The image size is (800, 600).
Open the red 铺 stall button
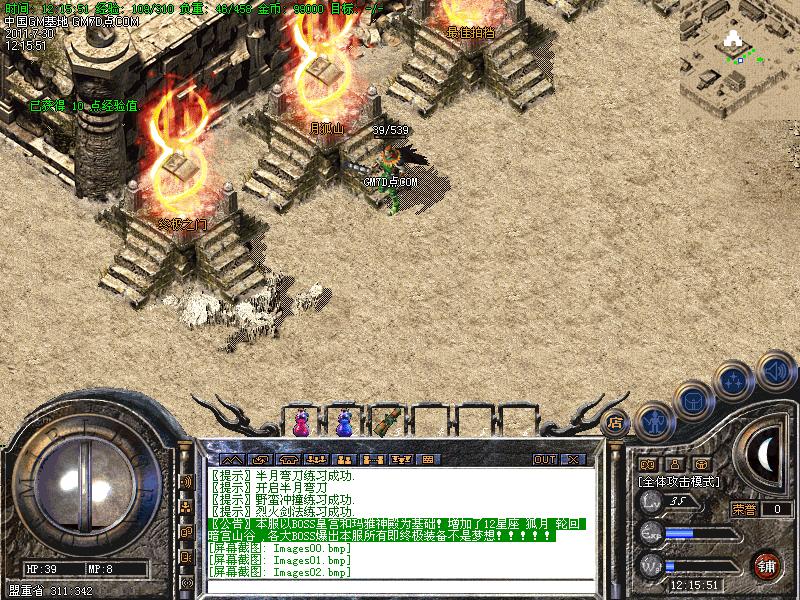point(768,565)
